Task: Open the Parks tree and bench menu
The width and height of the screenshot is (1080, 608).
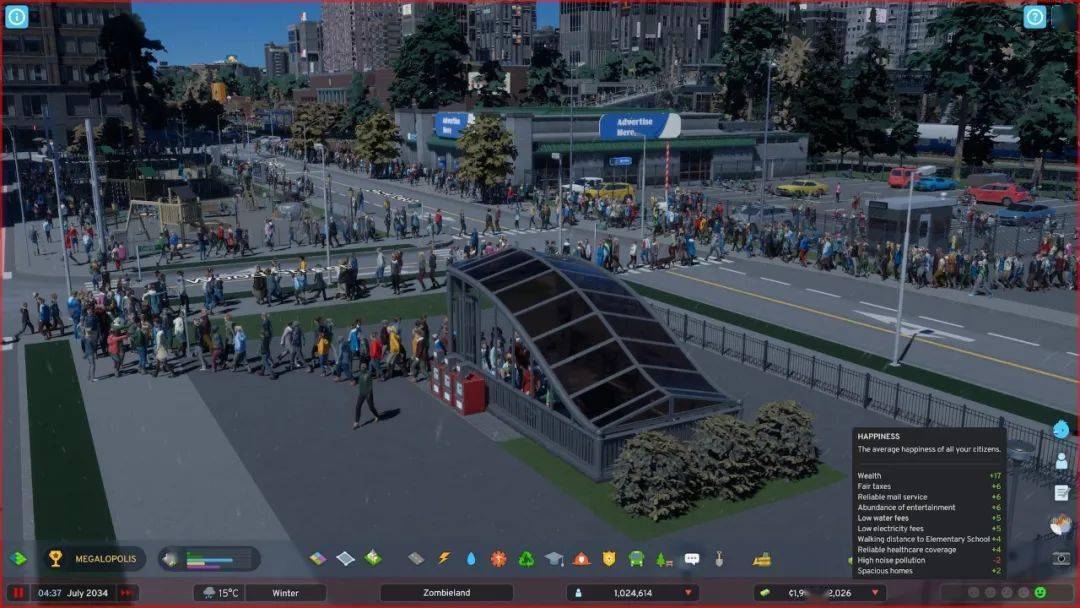Action: click(663, 559)
